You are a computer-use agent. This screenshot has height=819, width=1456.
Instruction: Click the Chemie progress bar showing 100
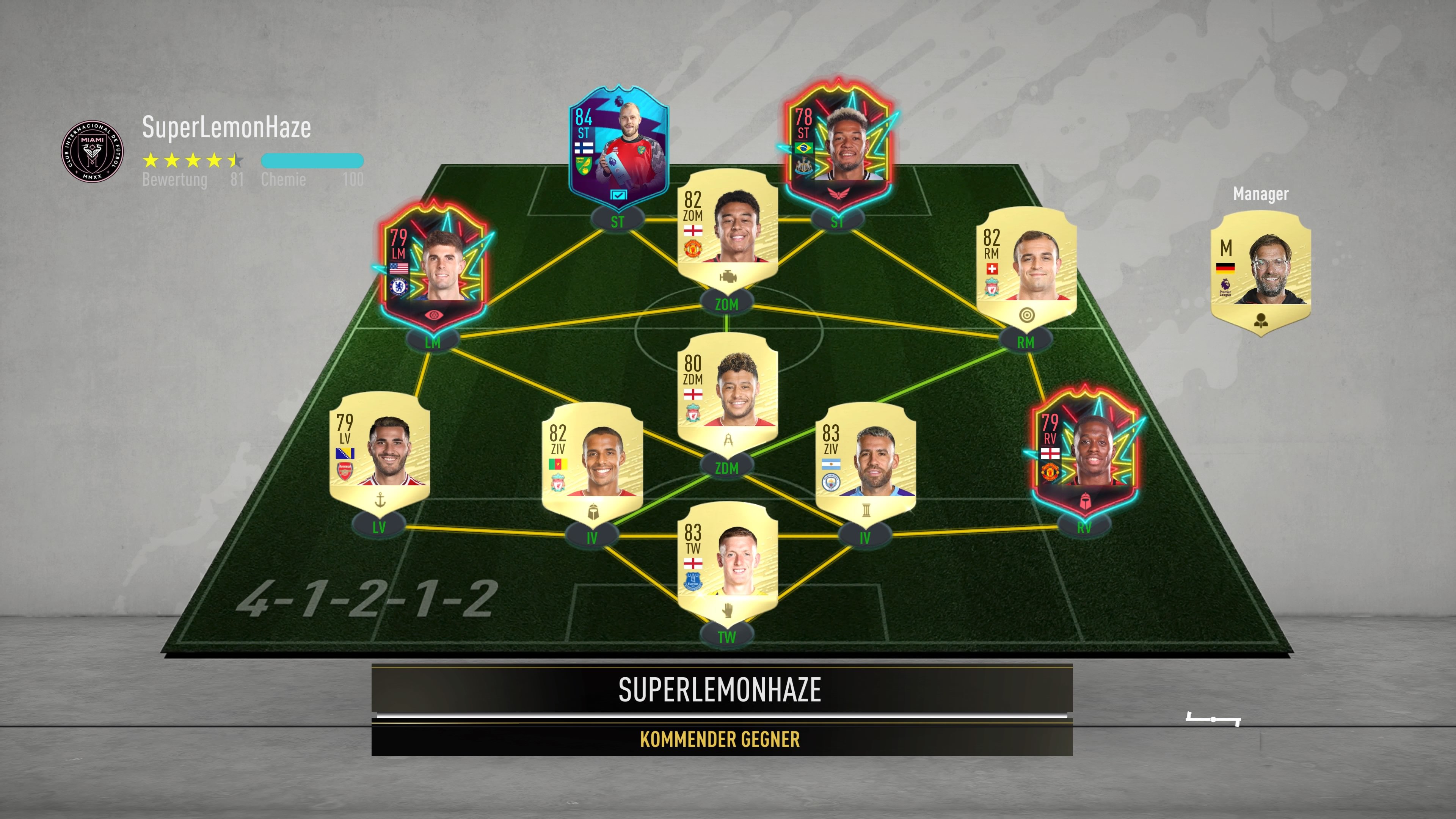pyautogui.click(x=311, y=161)
